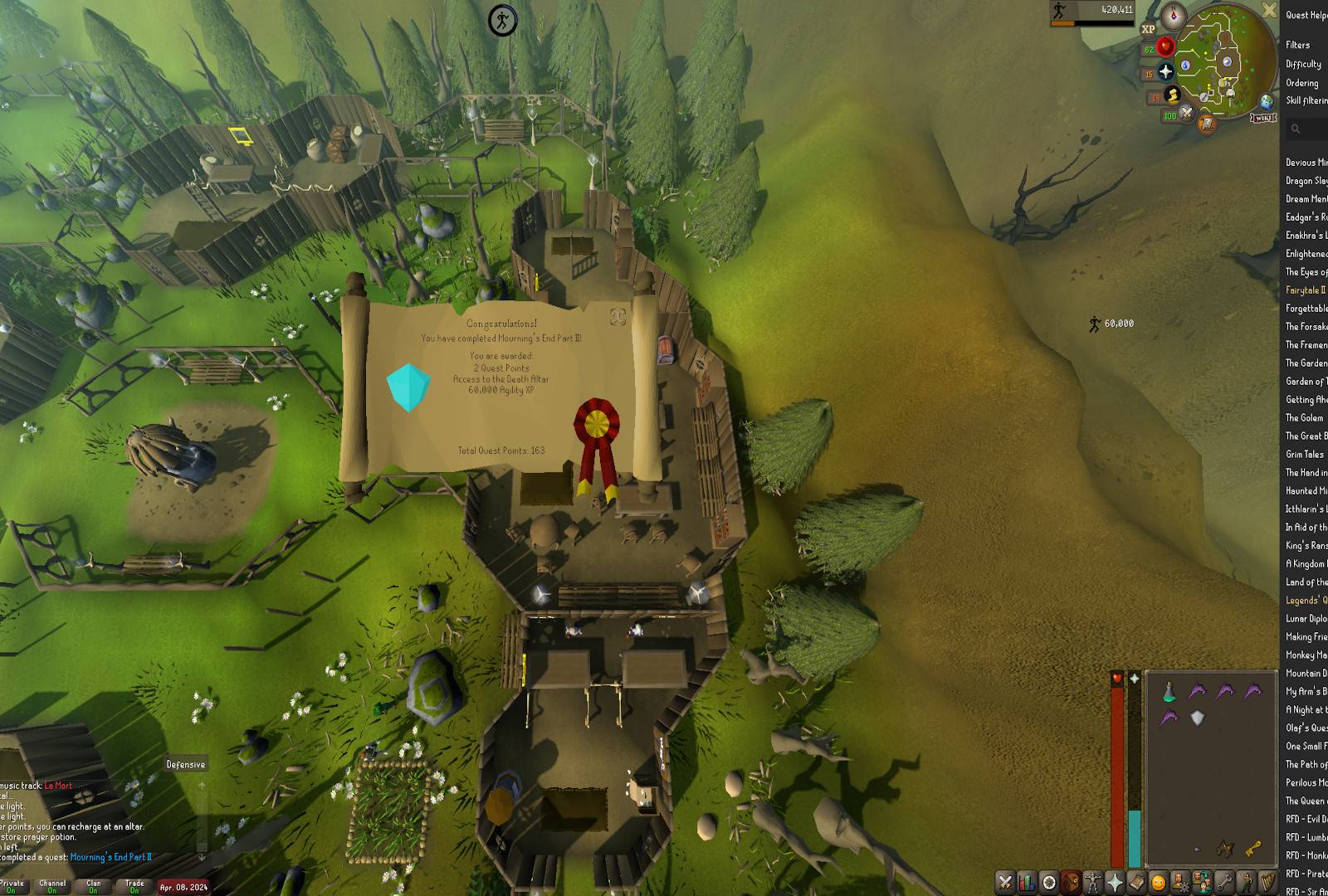This screenshot has height=896, width=1328.
Task: Open the emotes tab with the smiley face
Action: coord(1158,882)
